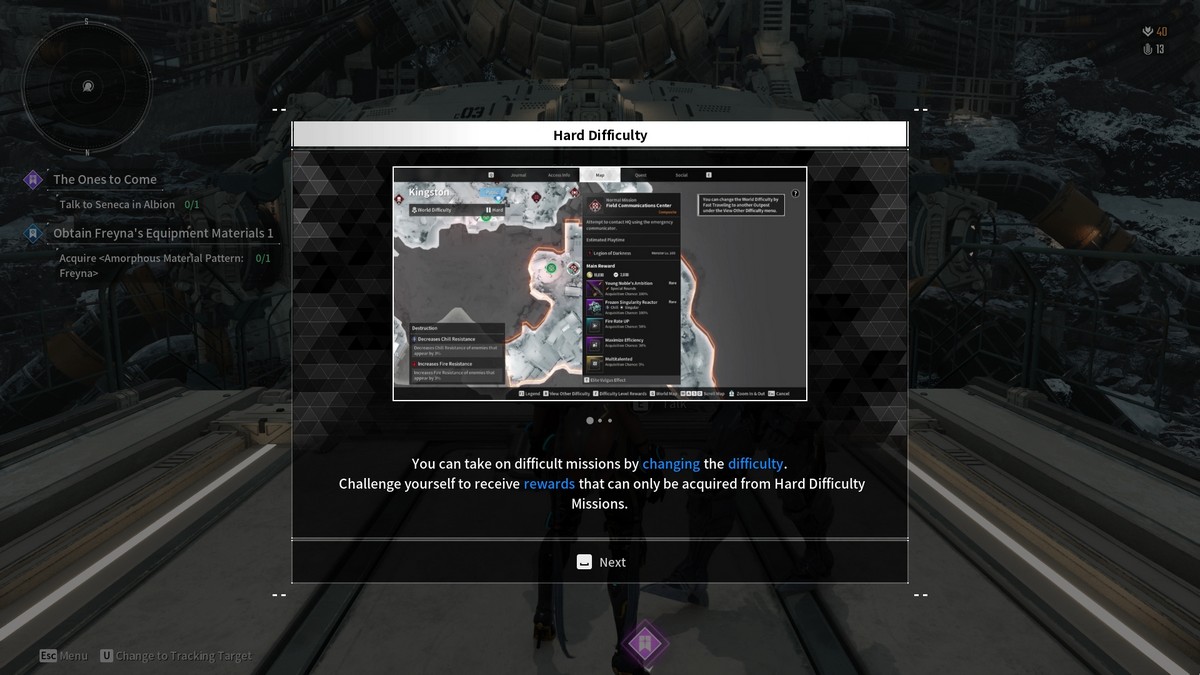Click the circular compass minimap
Screen dimensions: 1200x675
click(x=87, y=86)
